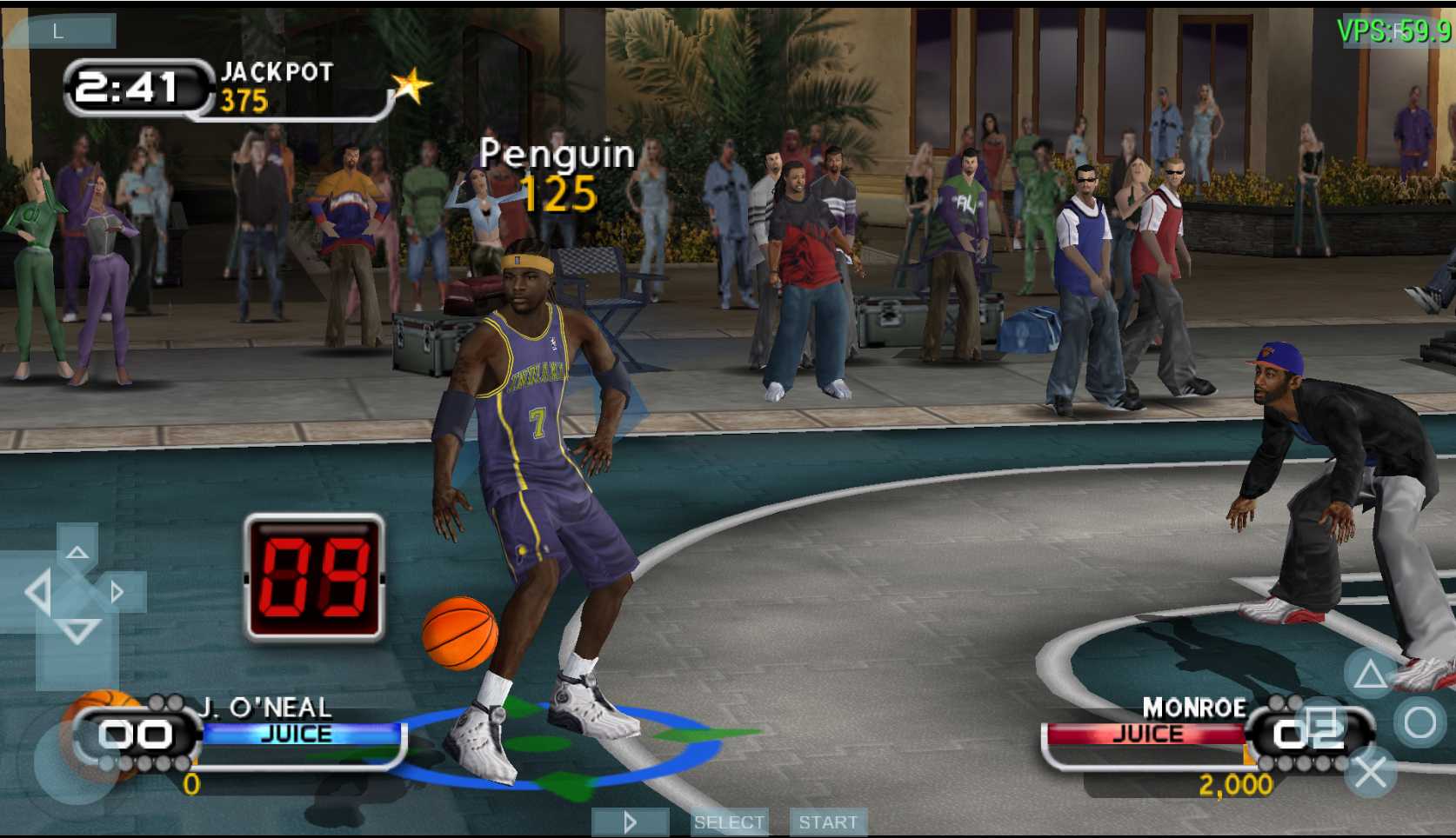
Task: Tap the D-pad left arrow
Action: pyautogui.click(x=37, y=593)
